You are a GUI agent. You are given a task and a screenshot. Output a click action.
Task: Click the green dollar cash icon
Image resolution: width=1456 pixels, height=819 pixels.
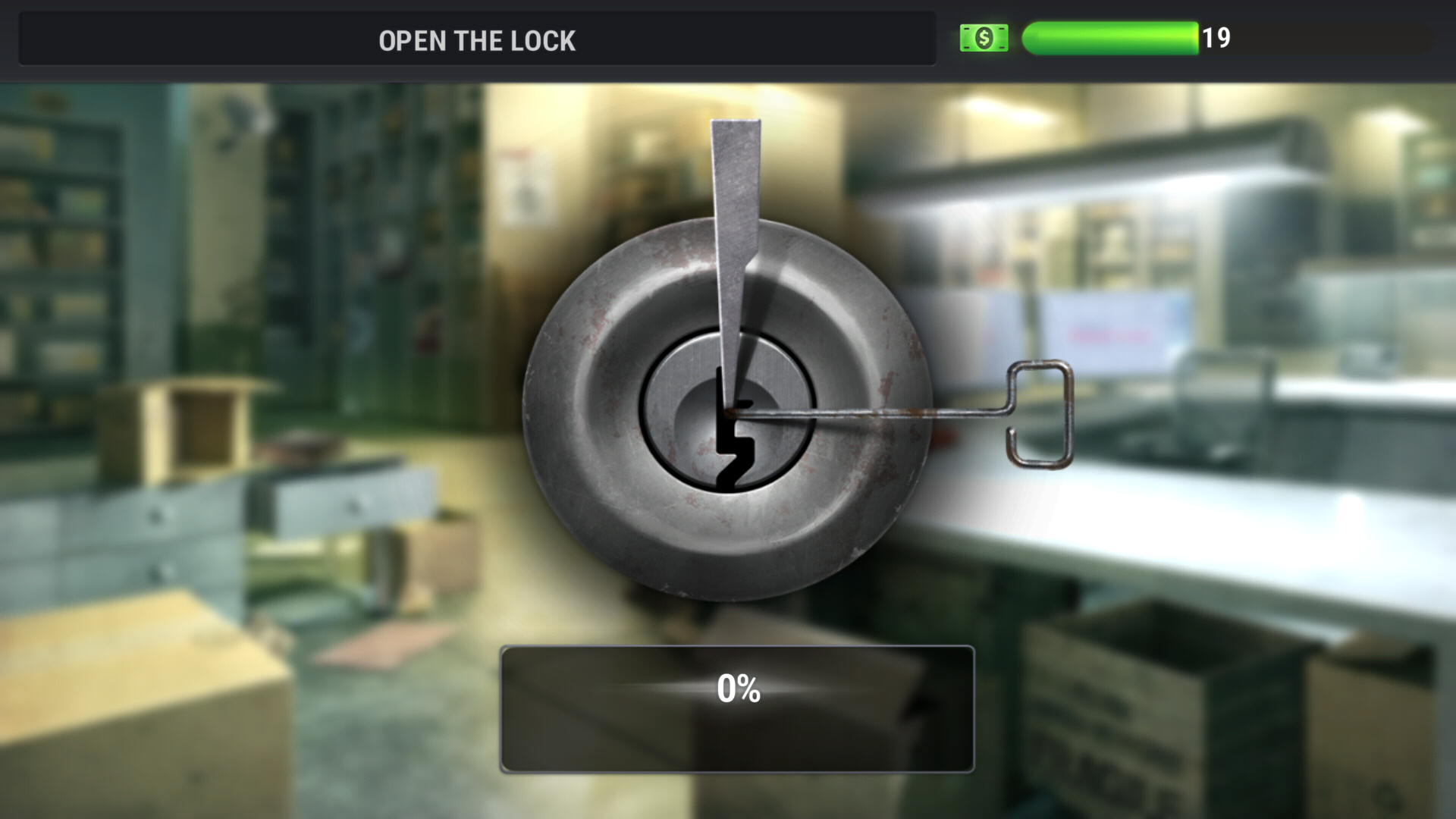click(x=984, y=38)
